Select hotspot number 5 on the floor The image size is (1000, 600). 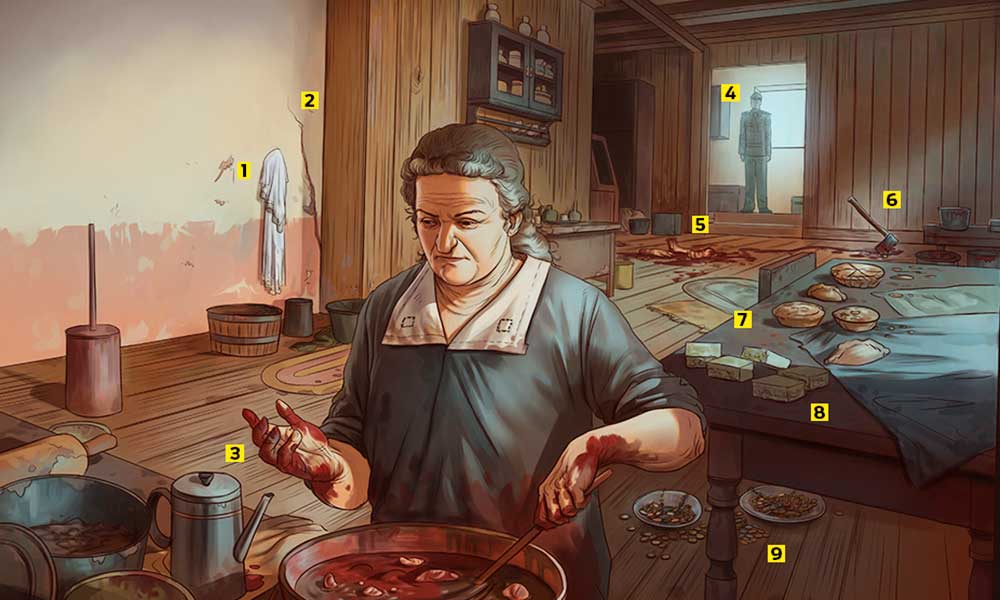[x=700, y=224]
